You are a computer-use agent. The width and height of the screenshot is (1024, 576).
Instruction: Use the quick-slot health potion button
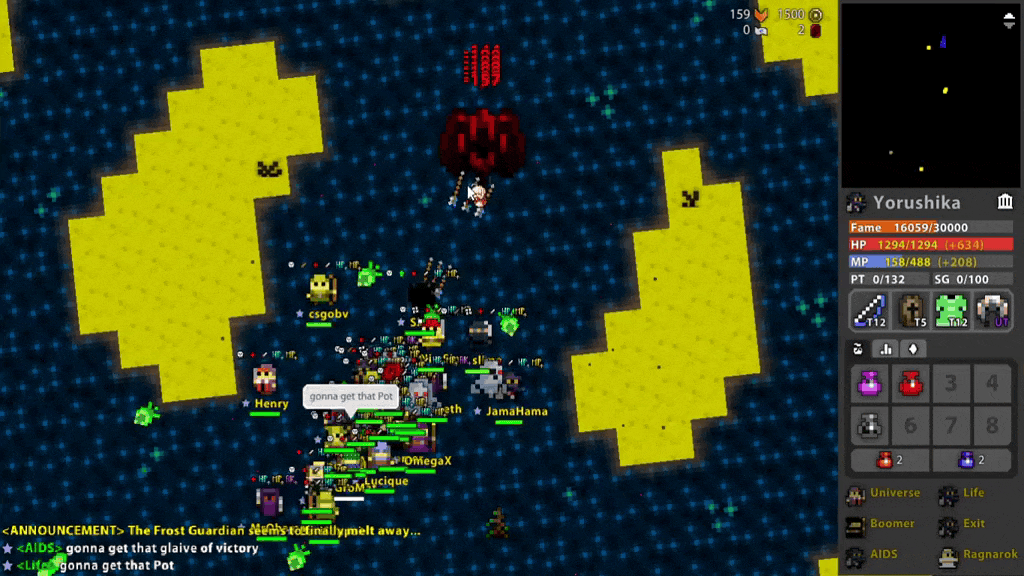[x=889, y=460]
